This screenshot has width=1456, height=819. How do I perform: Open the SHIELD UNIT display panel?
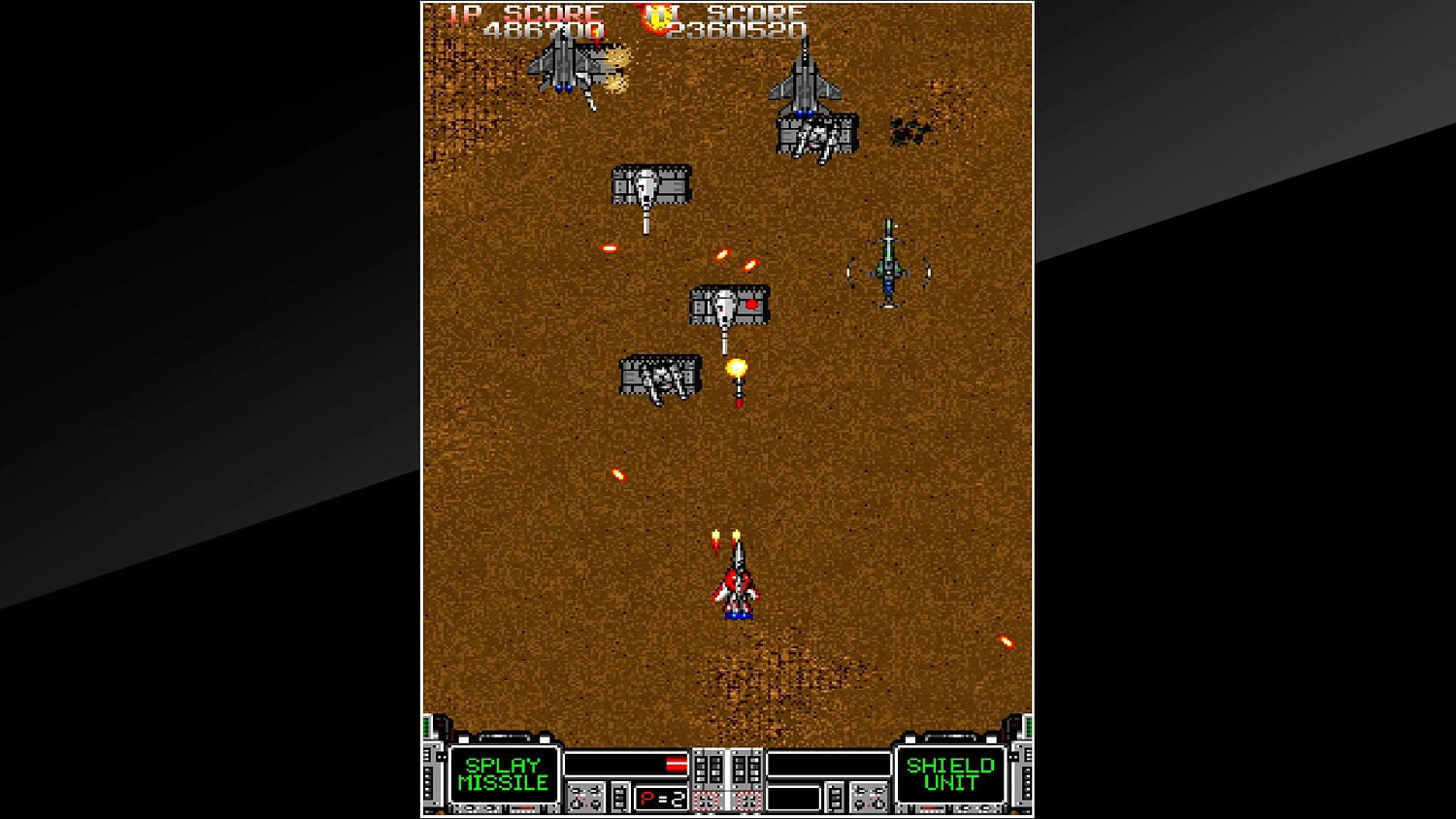tap(949, 773)
